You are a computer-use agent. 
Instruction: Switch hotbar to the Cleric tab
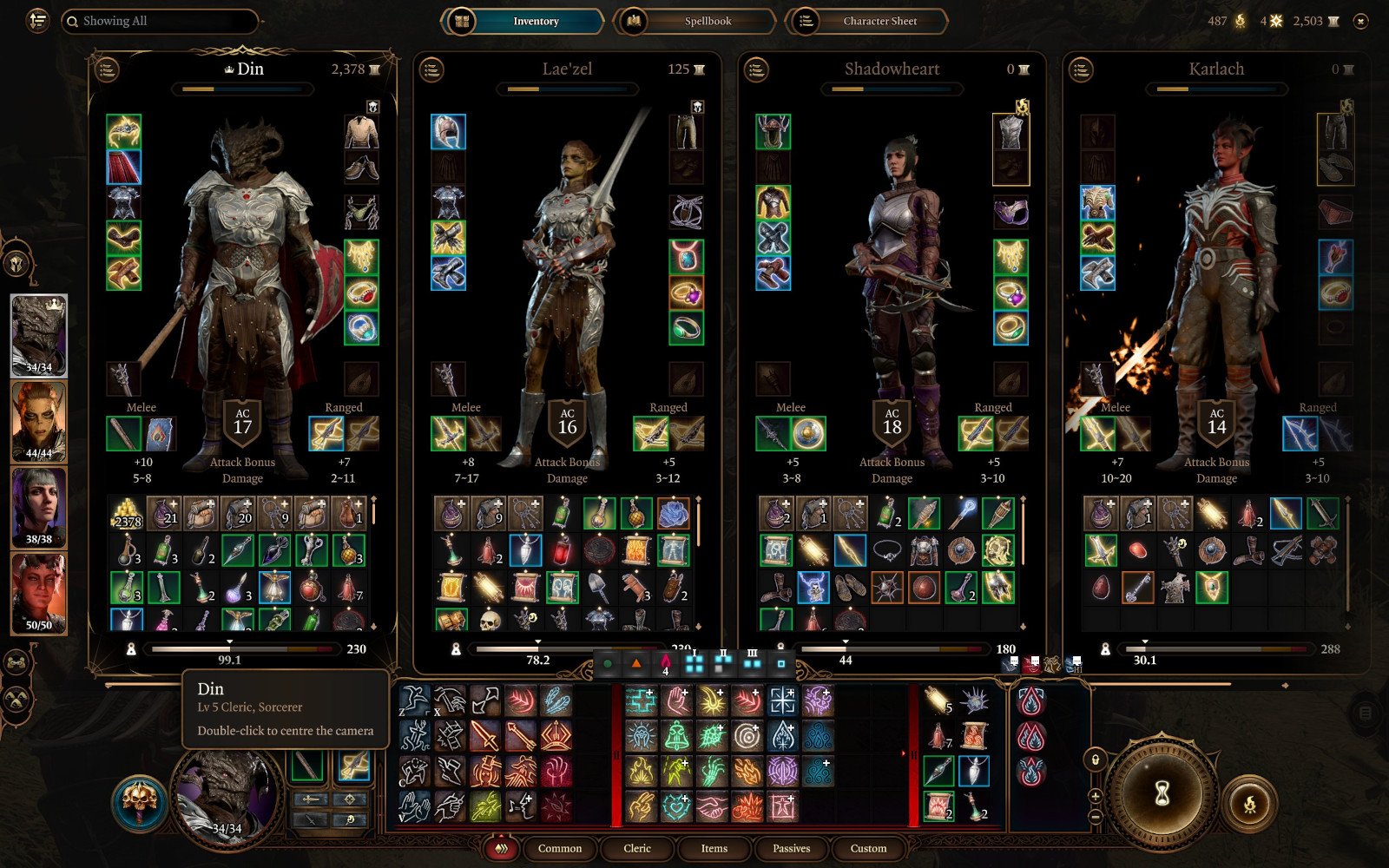click(x=636, y=848)
